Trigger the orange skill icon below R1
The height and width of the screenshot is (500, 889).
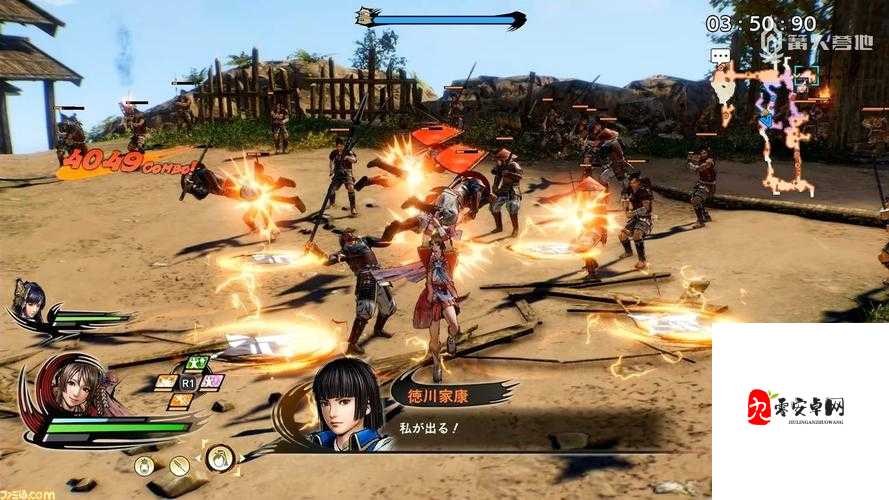[181, 401]
